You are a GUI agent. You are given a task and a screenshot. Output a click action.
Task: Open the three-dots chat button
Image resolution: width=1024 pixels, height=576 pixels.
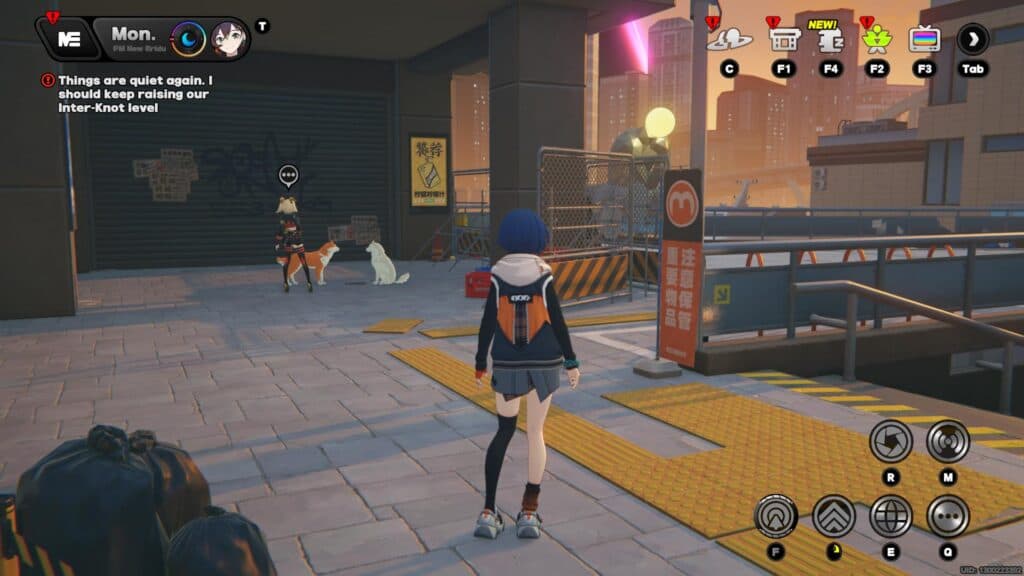(947, 516)
